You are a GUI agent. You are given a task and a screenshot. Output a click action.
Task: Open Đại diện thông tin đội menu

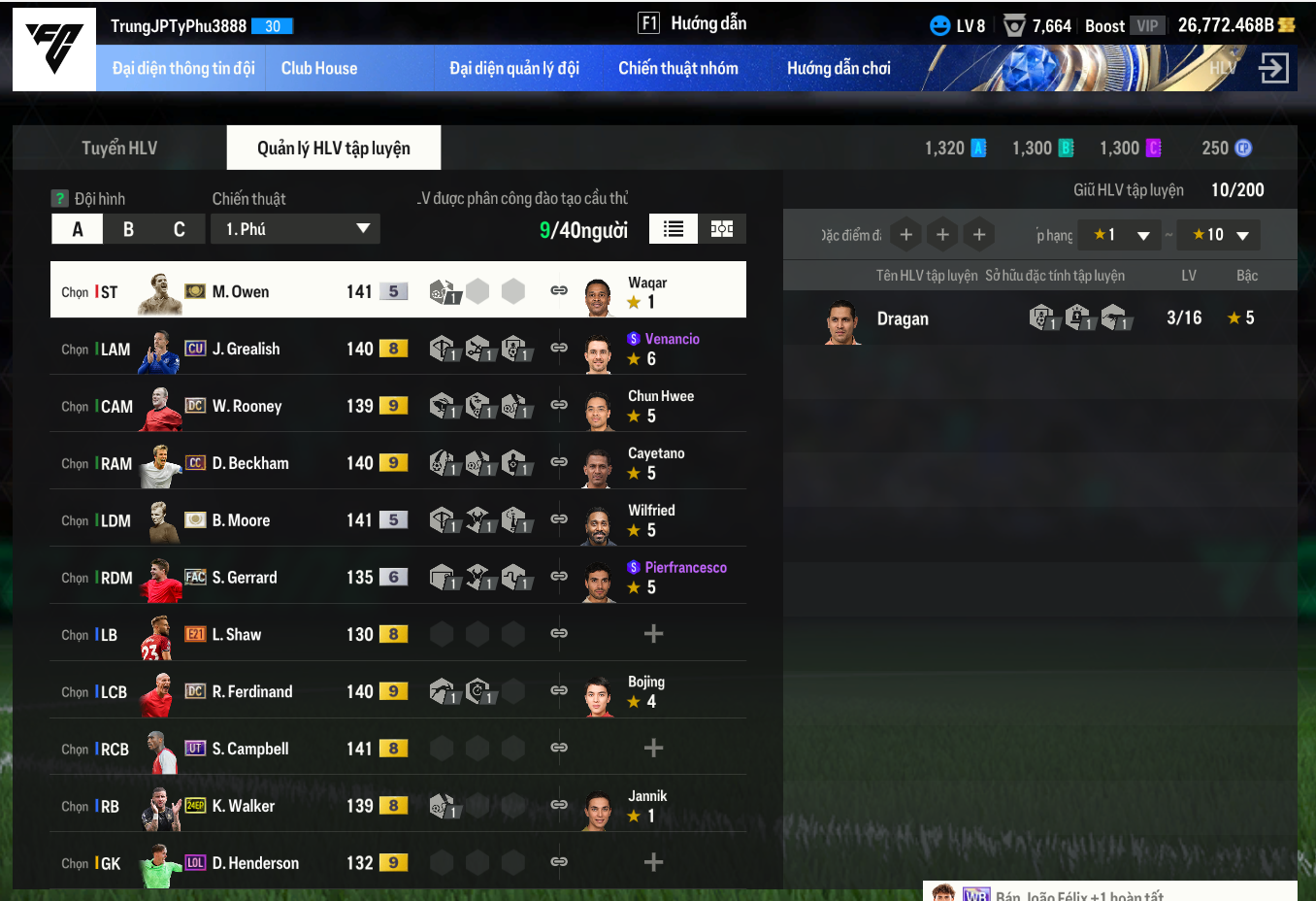click(183, 68)
